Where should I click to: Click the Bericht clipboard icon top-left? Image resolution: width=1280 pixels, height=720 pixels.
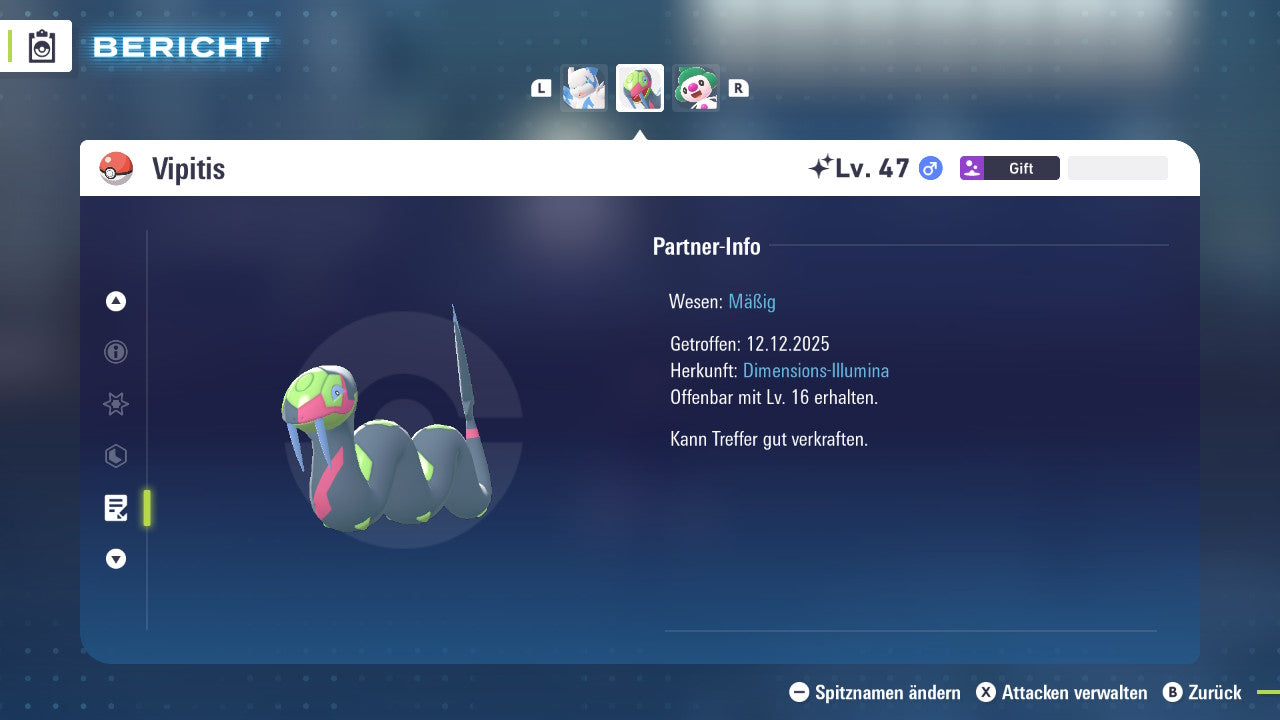[x=40, y=46]
